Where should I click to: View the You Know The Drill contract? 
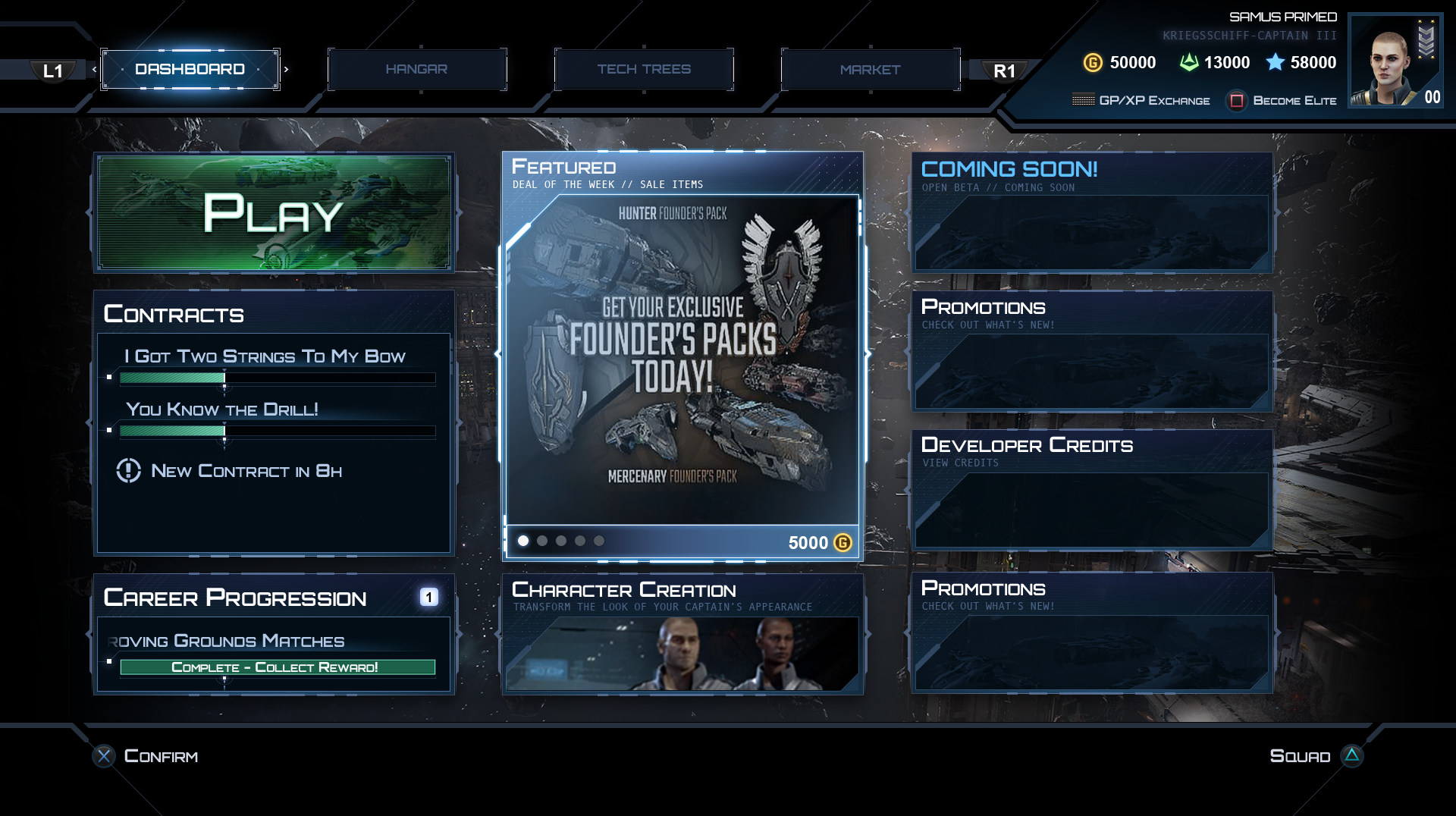tap(222, 410)
